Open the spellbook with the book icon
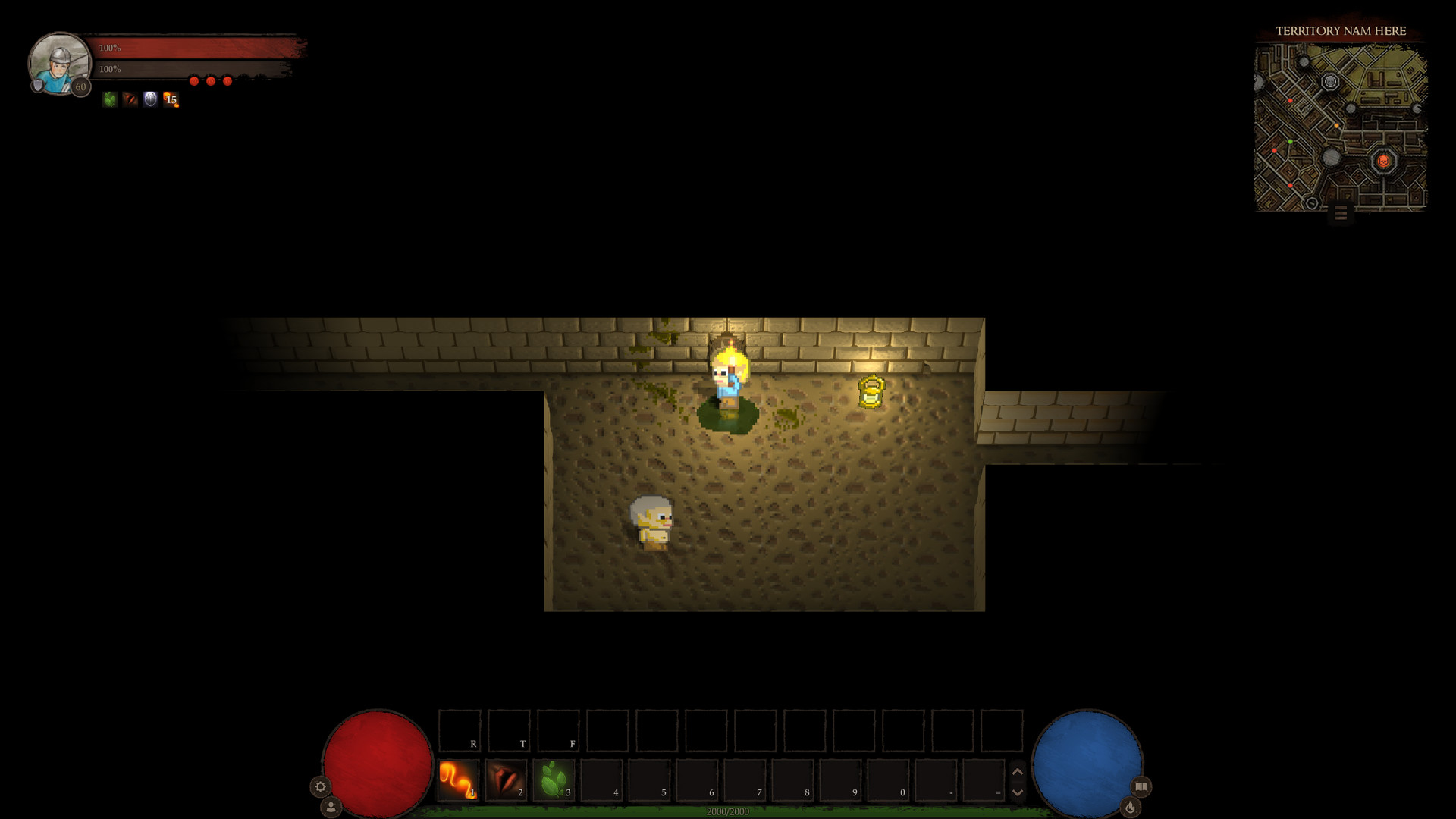This screenshot has height=819, width=1456. coord(1140,787)
